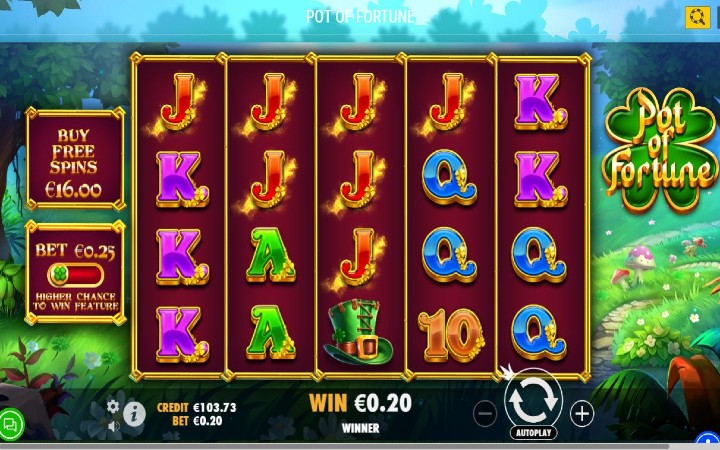Decrease the bet with the minus button
This screenshot has height=450, width=720.
tap(484, 413)
